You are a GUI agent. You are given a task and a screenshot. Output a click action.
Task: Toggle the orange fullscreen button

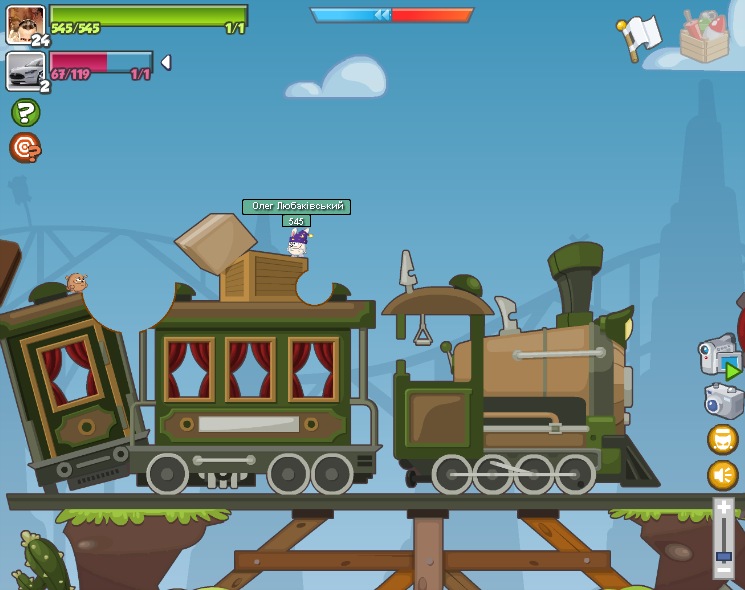722,439
